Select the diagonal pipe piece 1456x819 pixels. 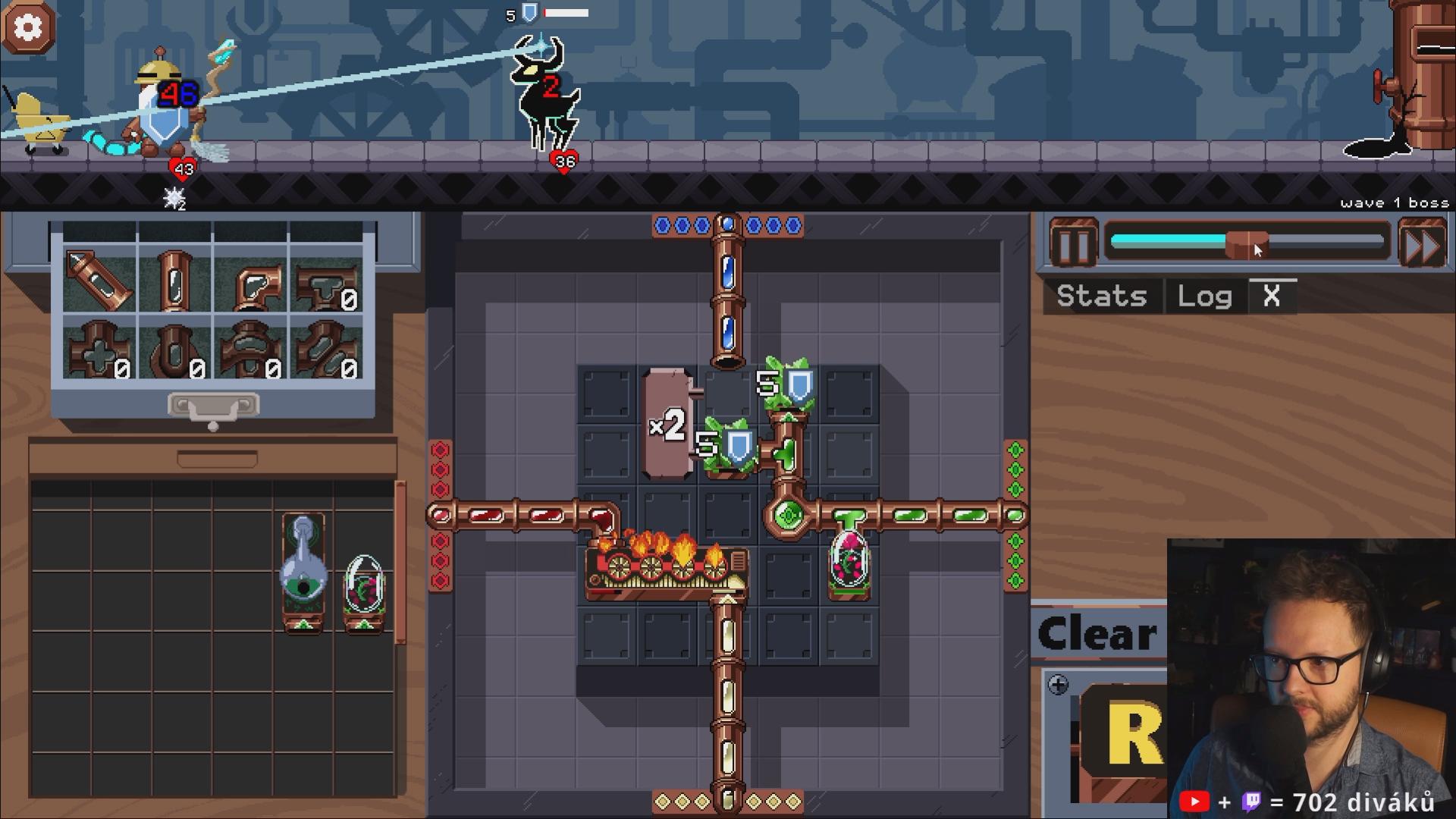pos(100,279)
